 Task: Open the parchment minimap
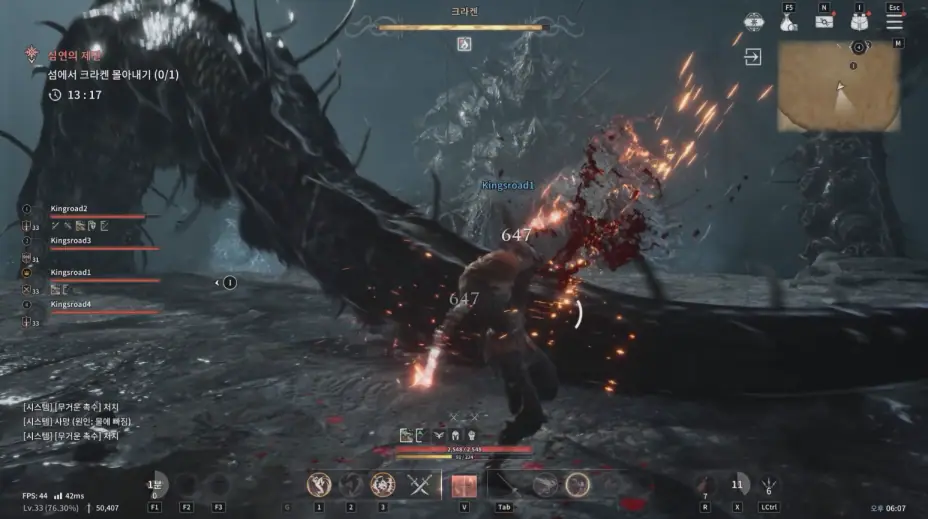838,86
